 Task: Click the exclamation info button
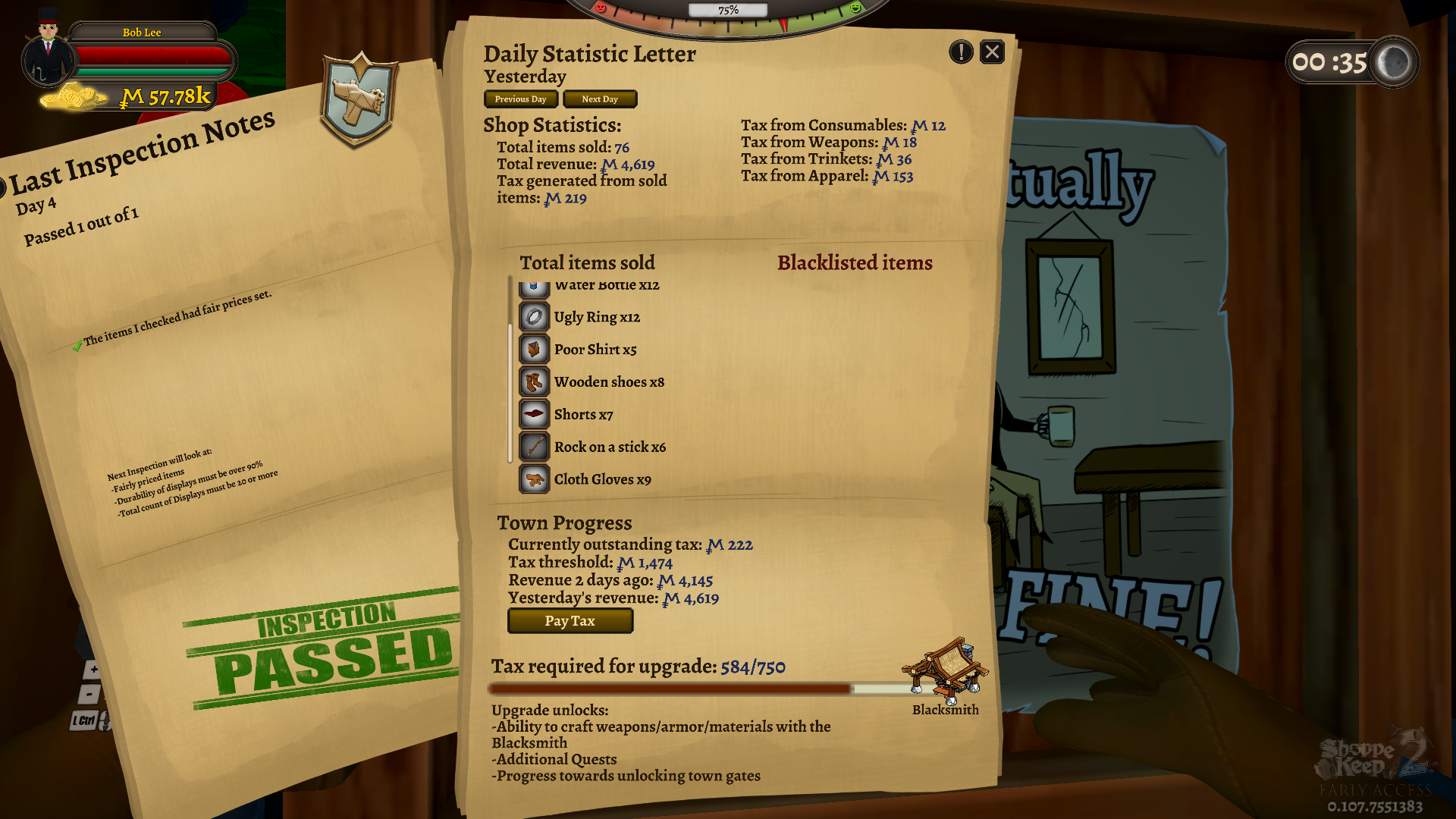click(961, 52)
